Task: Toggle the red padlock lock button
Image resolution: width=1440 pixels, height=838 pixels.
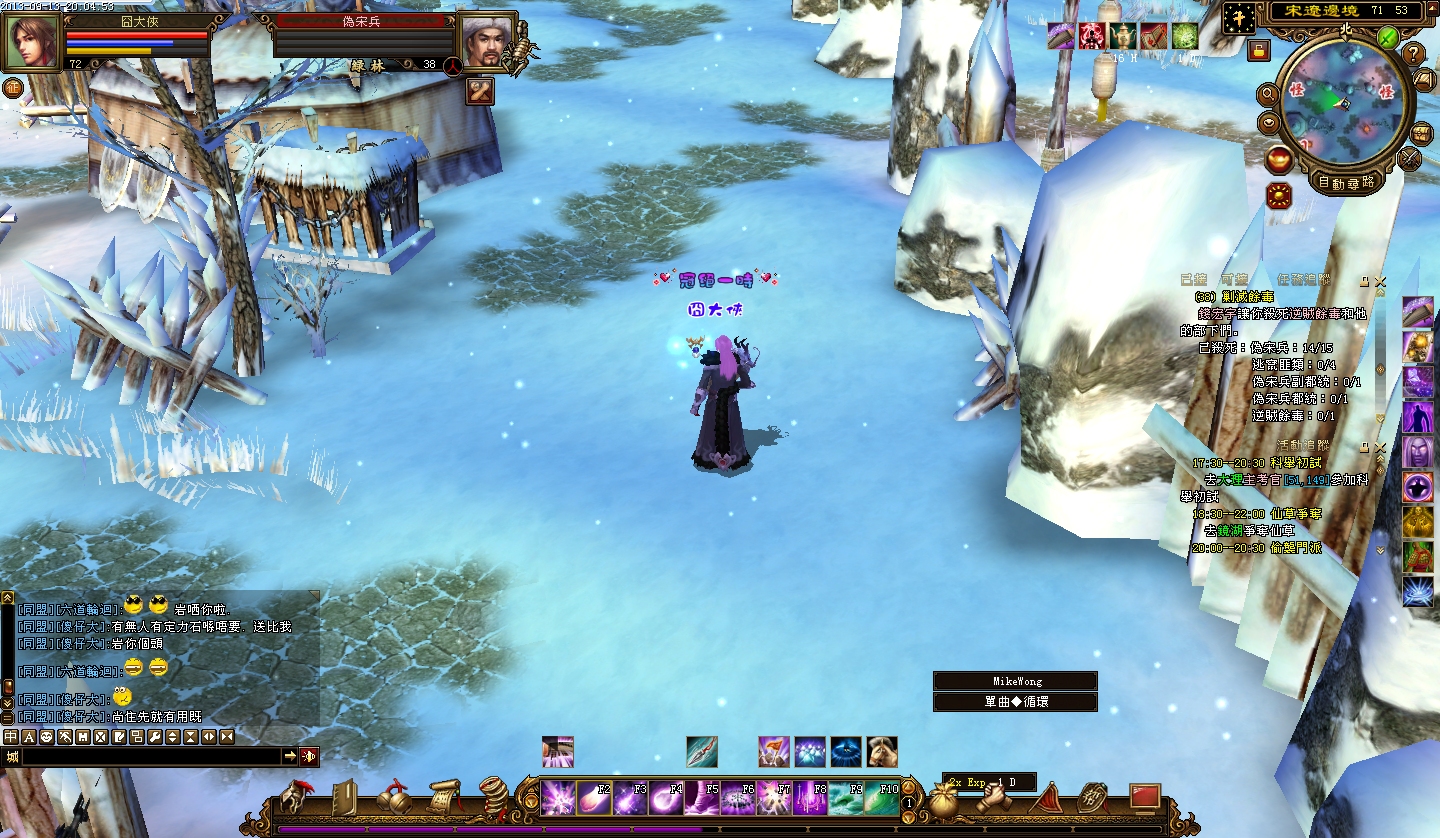Action: click(x=1259, y=50)
